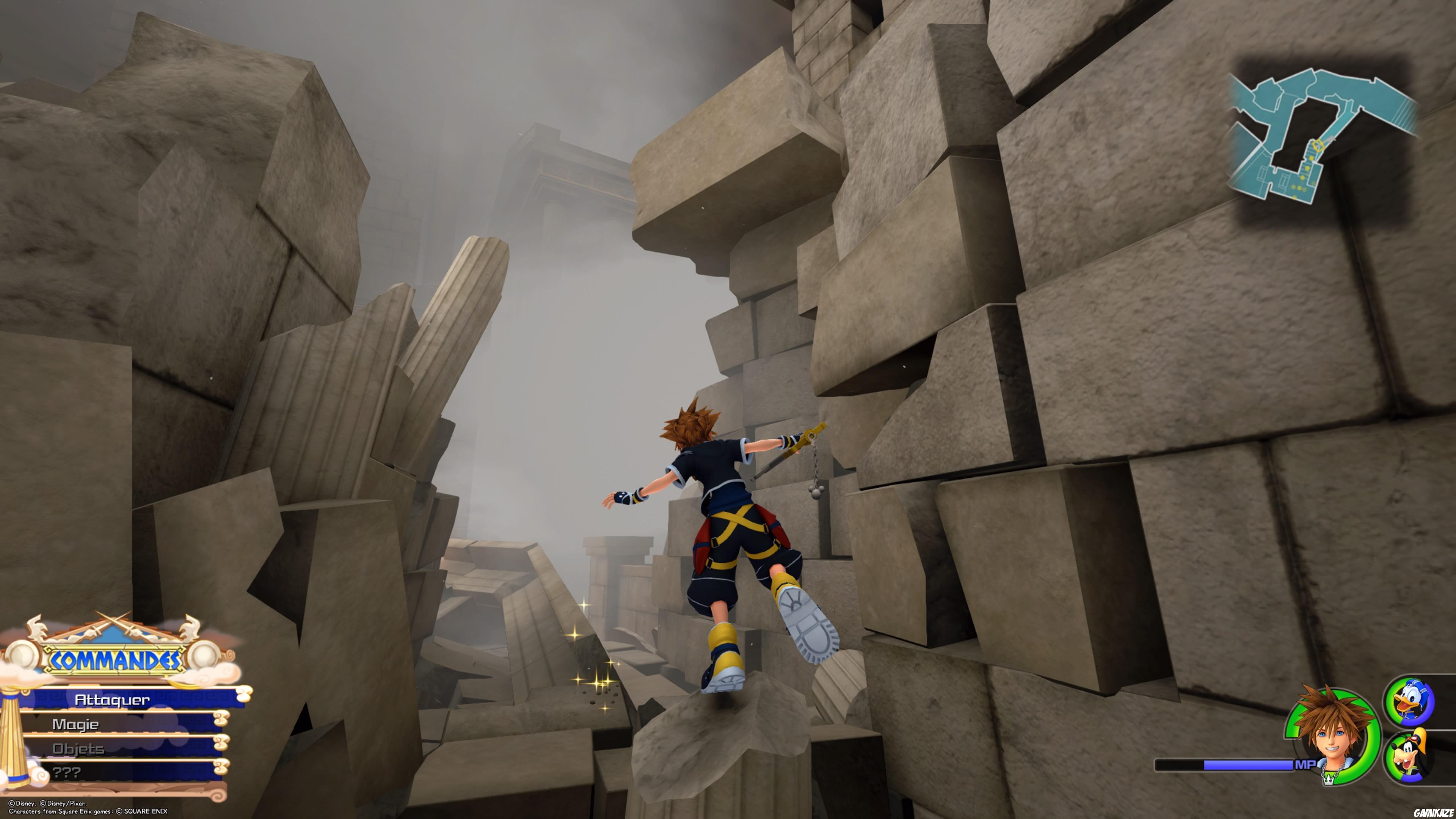Click the yellow destination marker on the minimap

click(x=1319, y=145)
